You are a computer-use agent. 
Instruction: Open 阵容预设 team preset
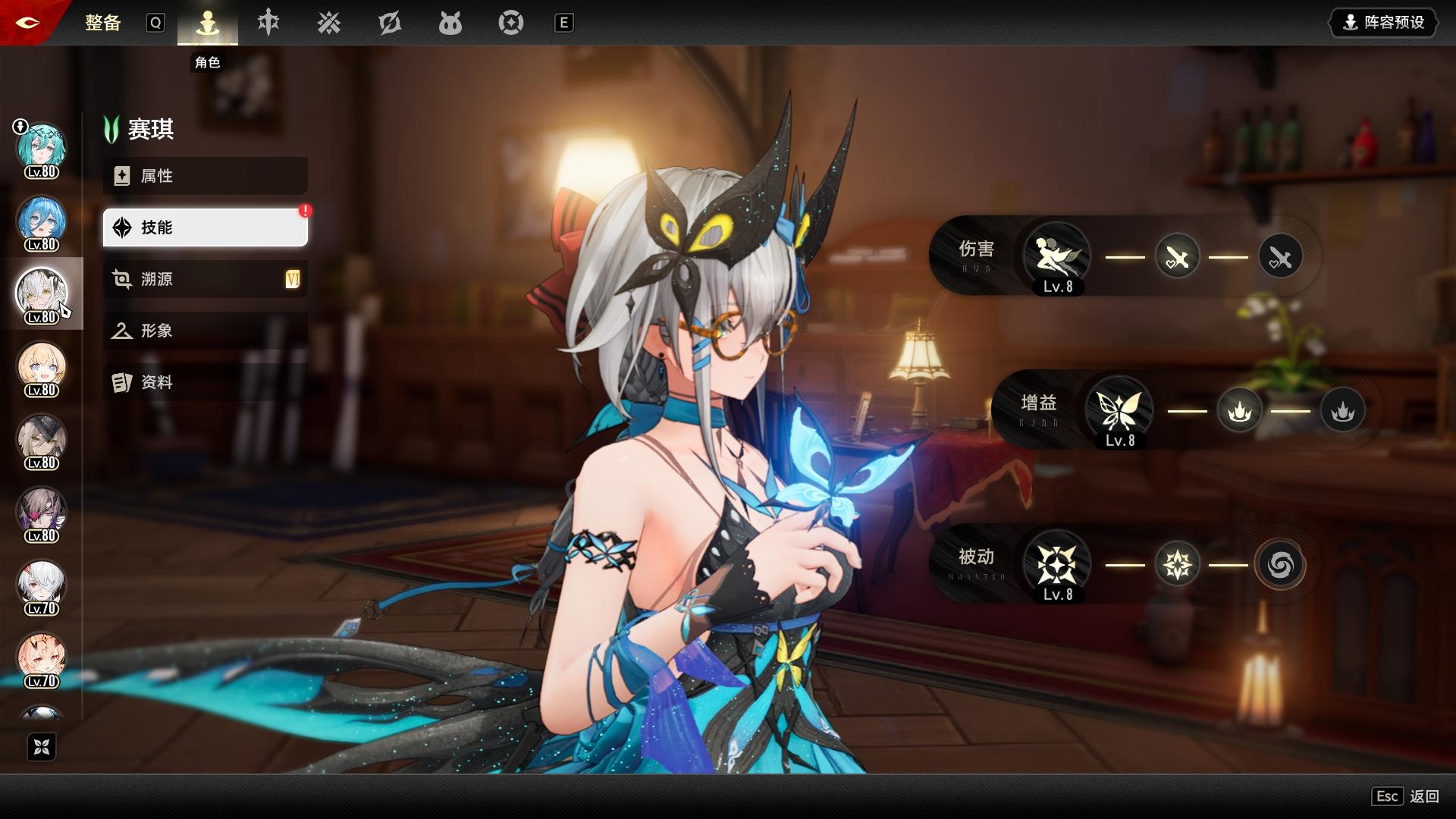pyautogui.click(x=1383, y=23)
